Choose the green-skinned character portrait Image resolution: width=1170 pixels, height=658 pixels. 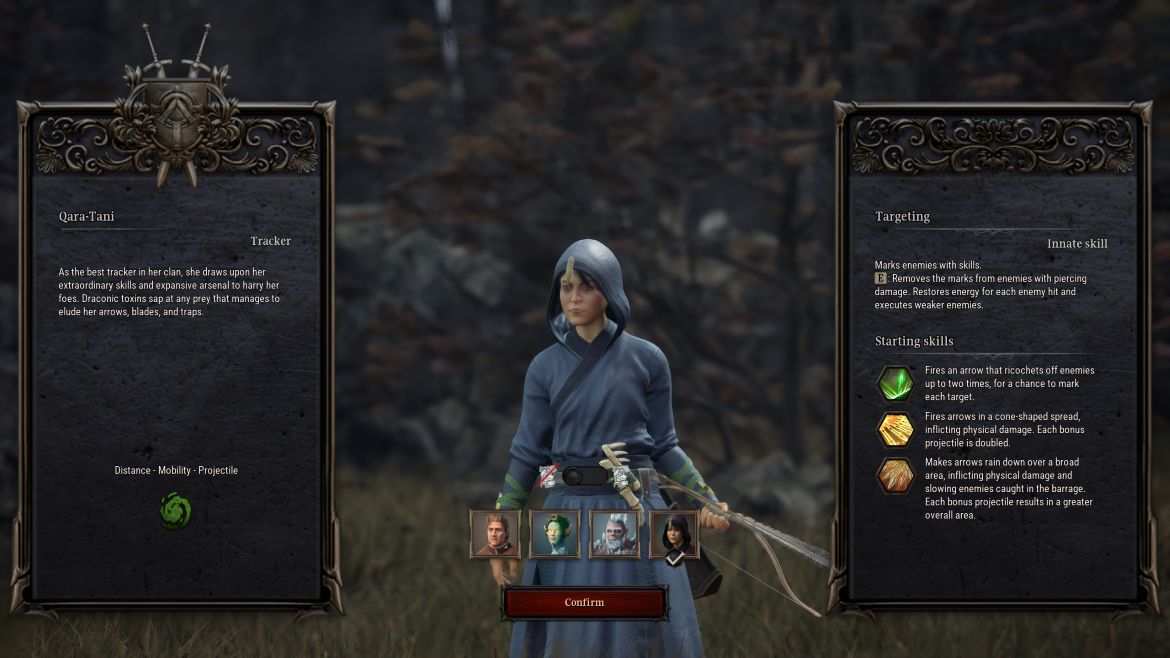[554, 534]
